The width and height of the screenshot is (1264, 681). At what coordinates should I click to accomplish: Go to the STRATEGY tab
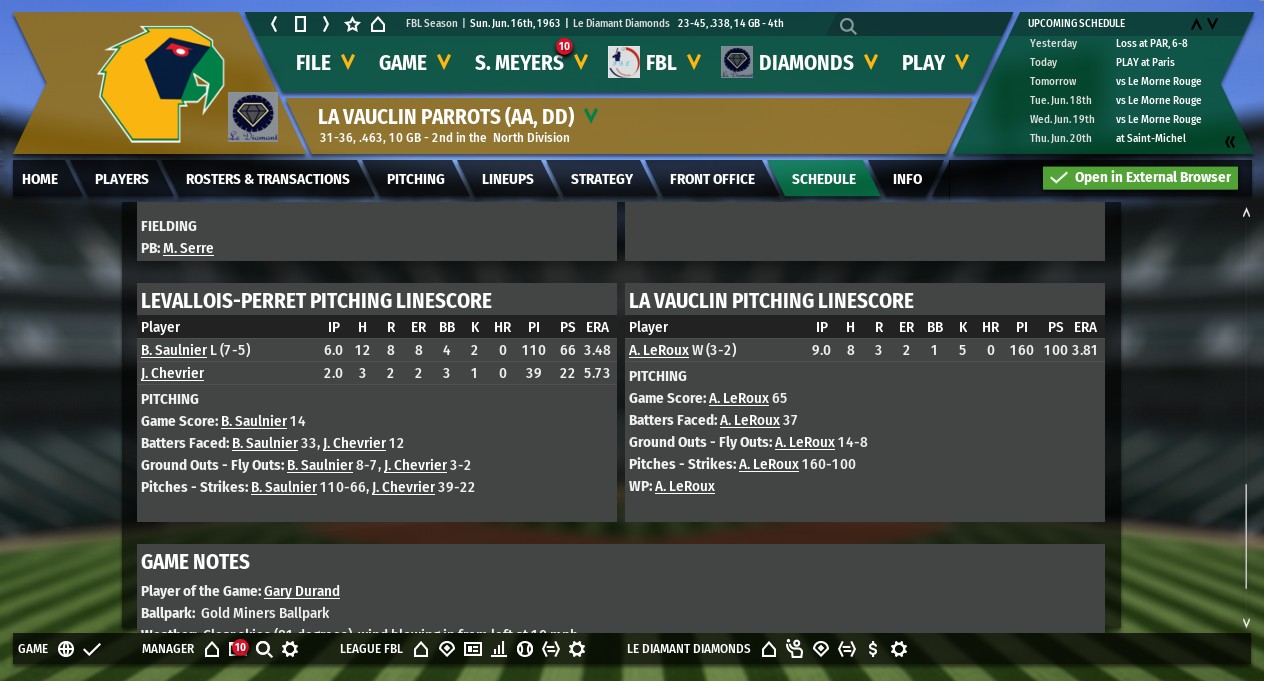[x=602, y=179]
